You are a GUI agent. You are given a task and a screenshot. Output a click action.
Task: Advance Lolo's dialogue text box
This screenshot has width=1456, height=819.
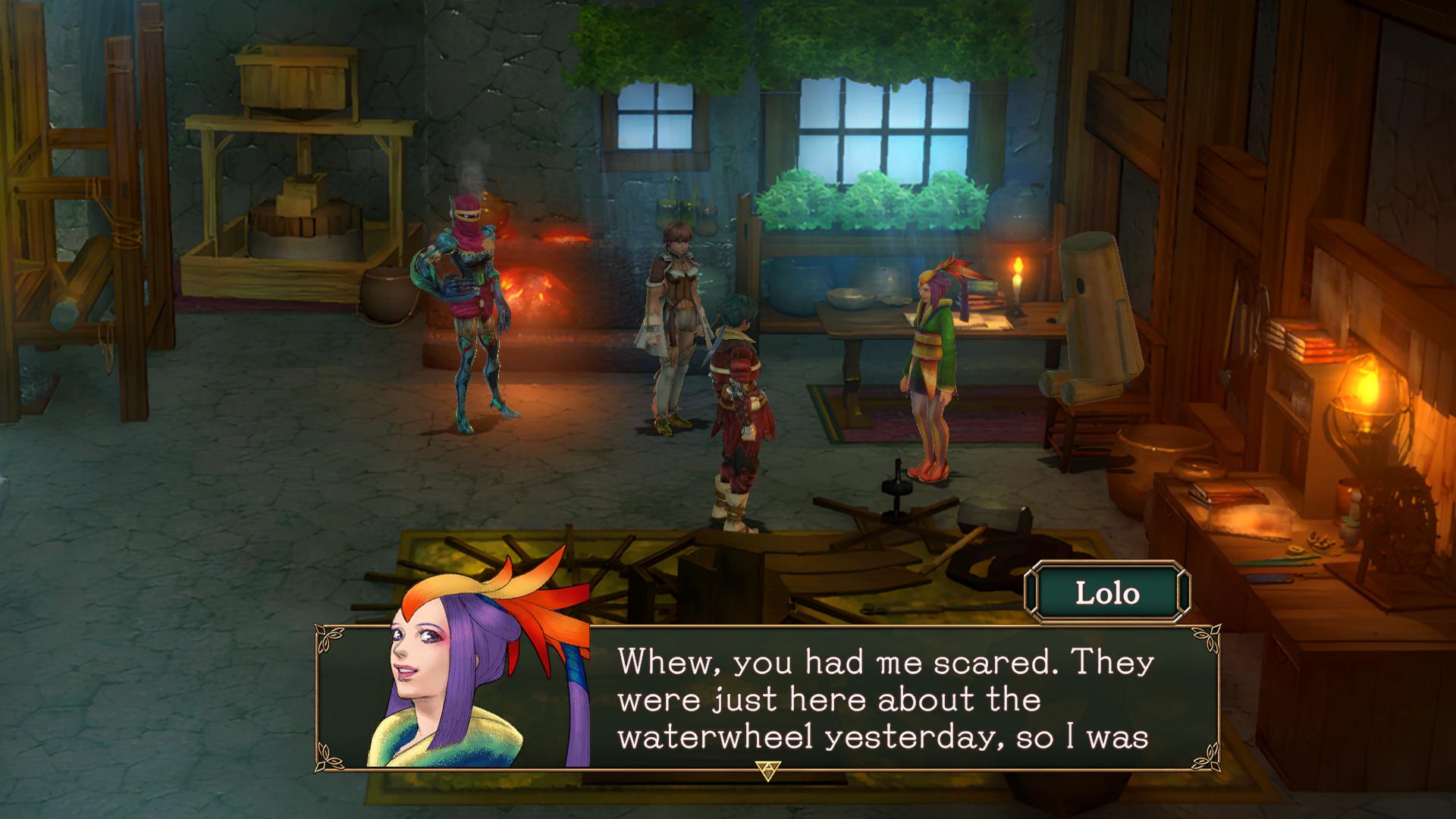(x=767, y=770)
